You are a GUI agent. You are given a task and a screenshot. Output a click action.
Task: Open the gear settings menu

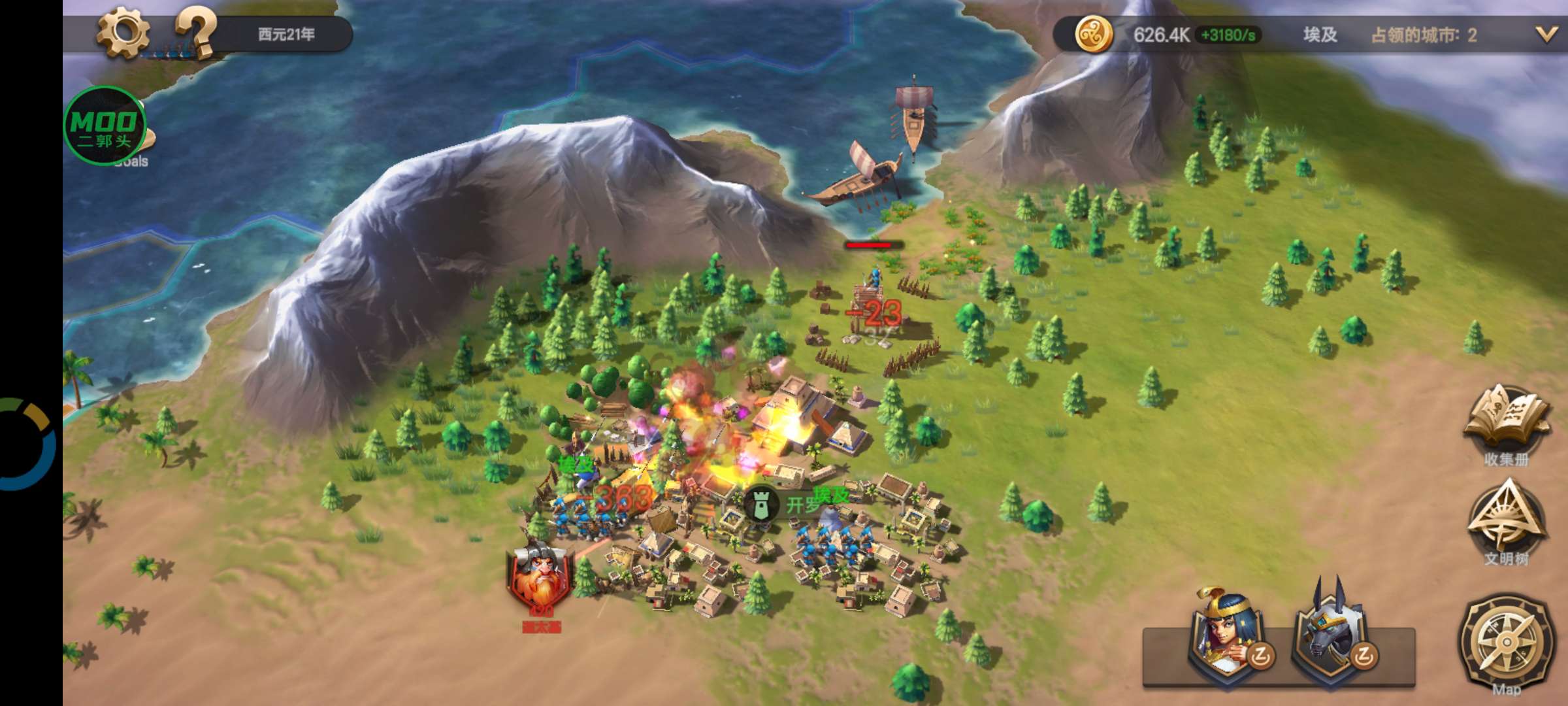point(123,31)
